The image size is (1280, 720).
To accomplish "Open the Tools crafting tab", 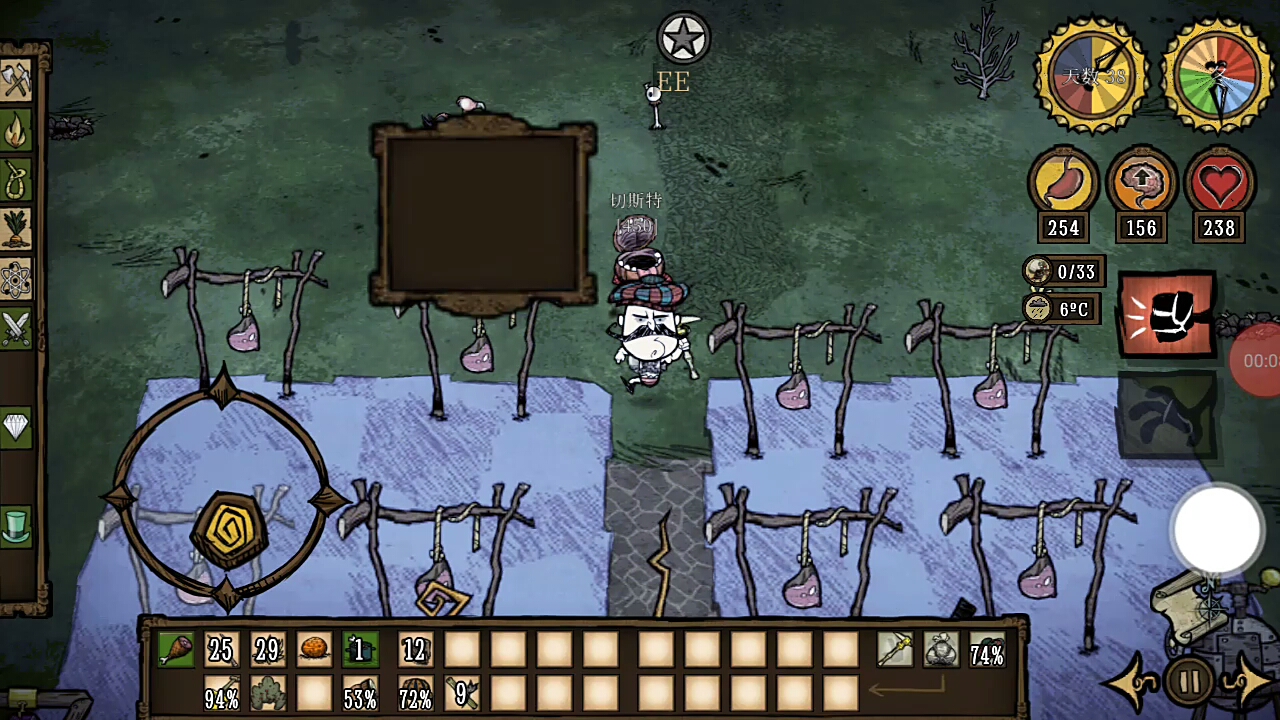I will click(x=17, y=81).
